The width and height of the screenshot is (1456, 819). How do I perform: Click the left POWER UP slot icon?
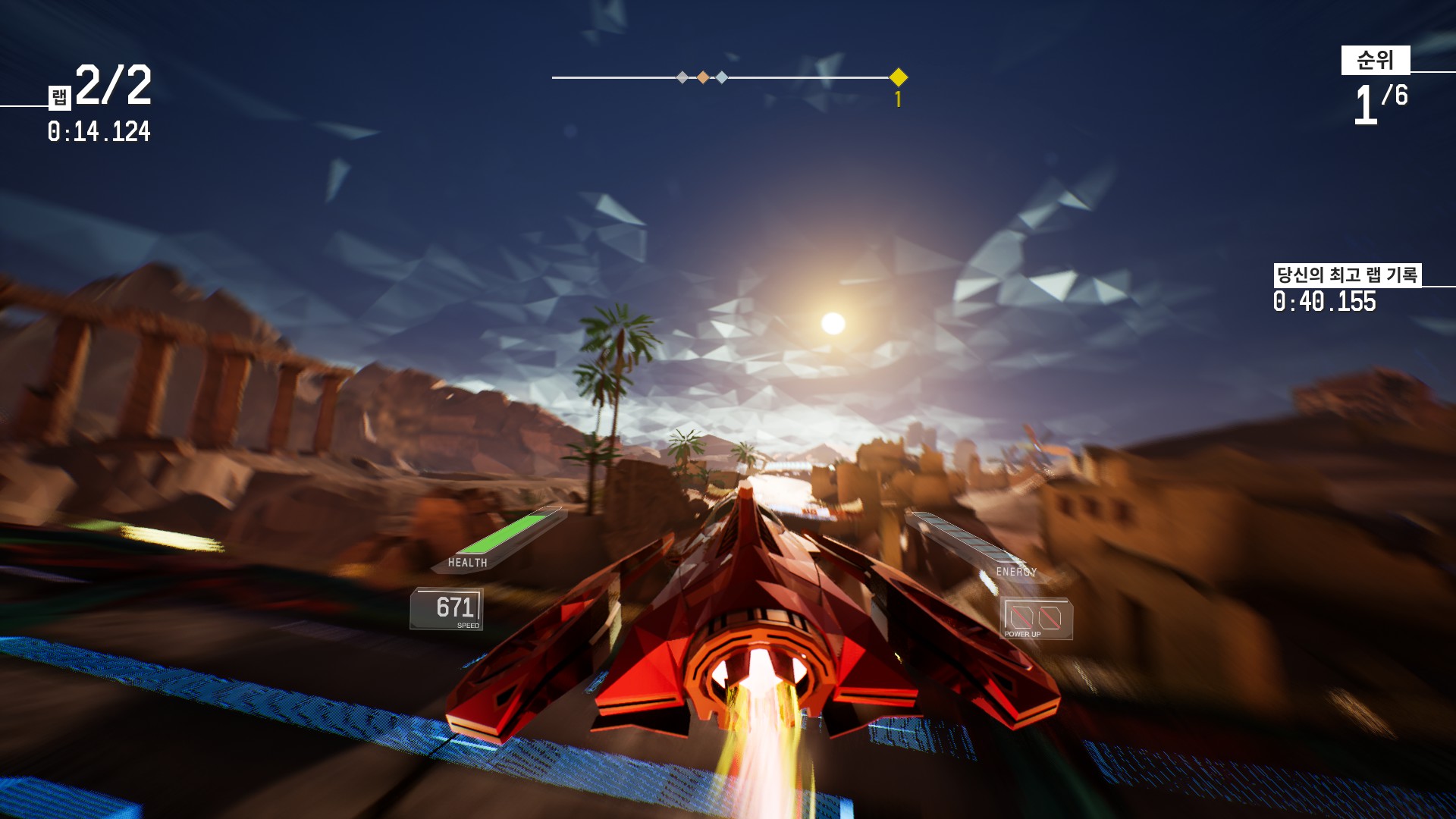coord(1021,617)
